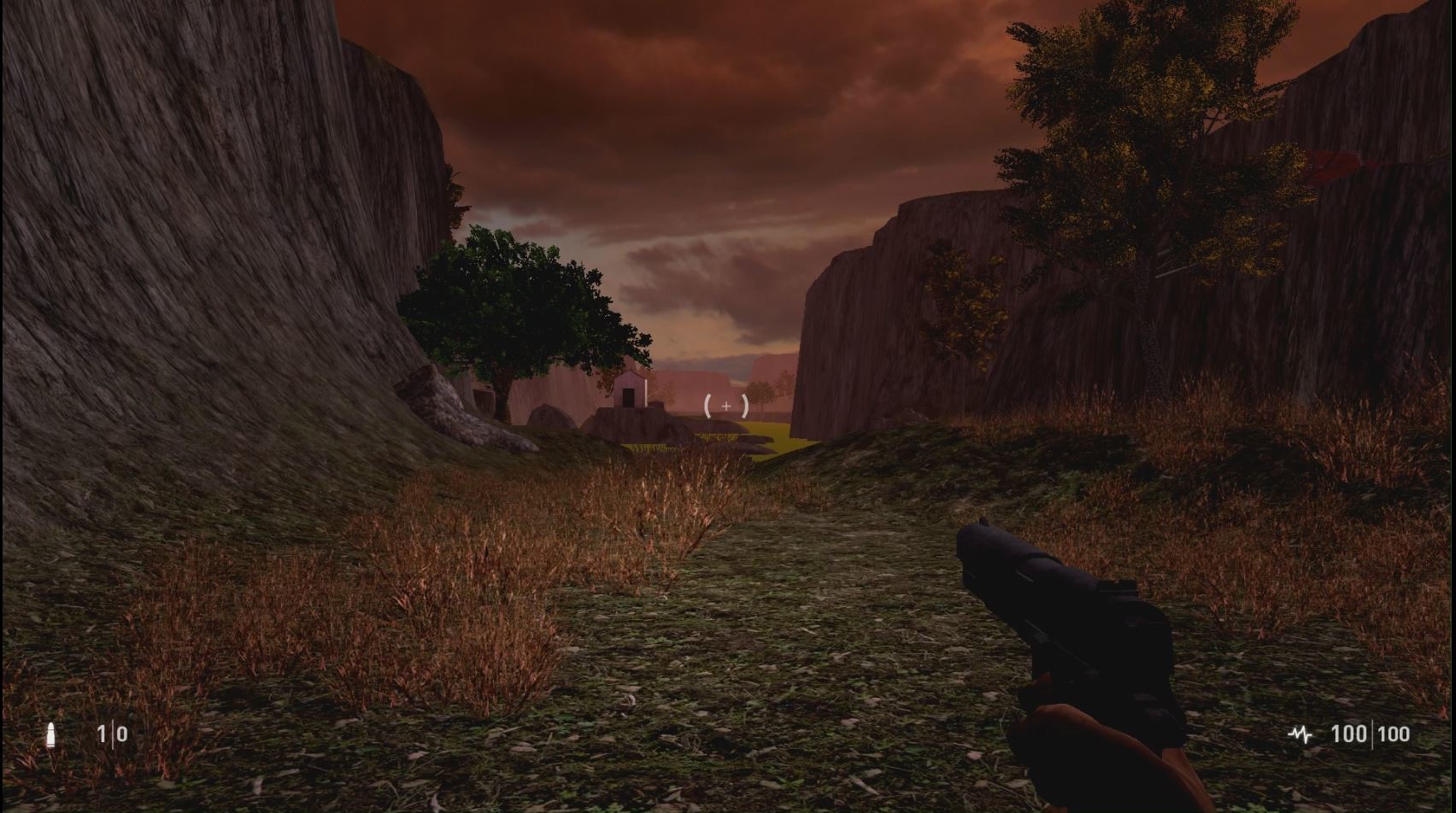Image resolution: width=1456 pixels, height=813 pixels.
Task: Click the bullet ammo icon
Action: (x=53, y=734)
